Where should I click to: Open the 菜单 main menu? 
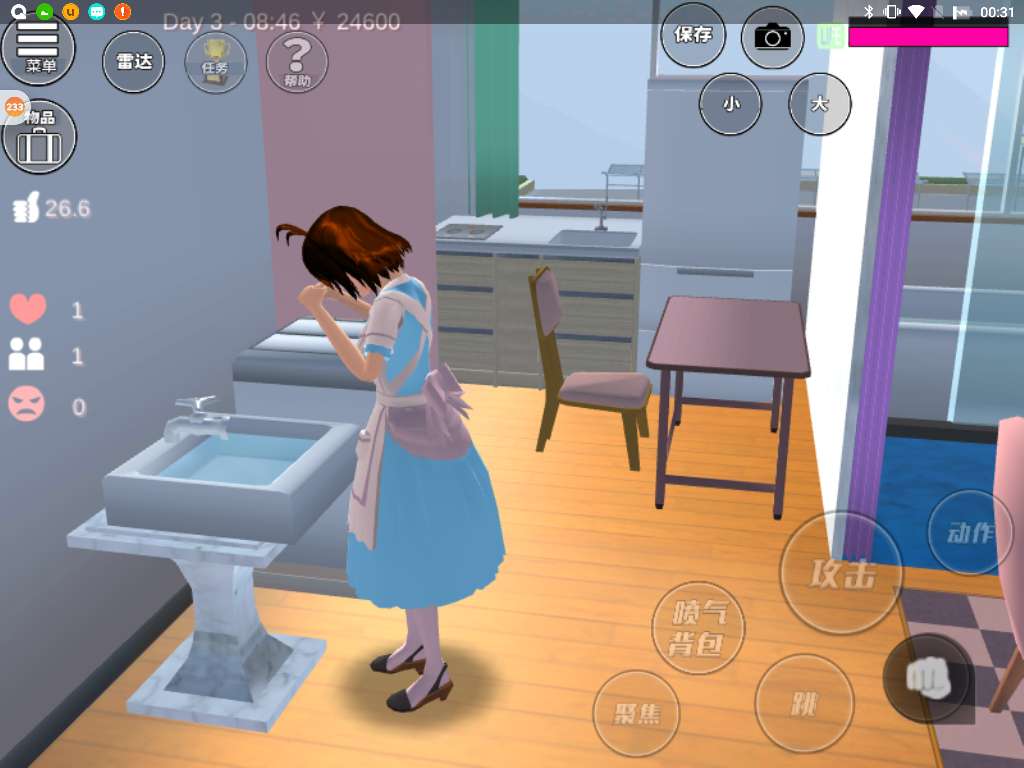pyautogui.click(x=39, y=46)
